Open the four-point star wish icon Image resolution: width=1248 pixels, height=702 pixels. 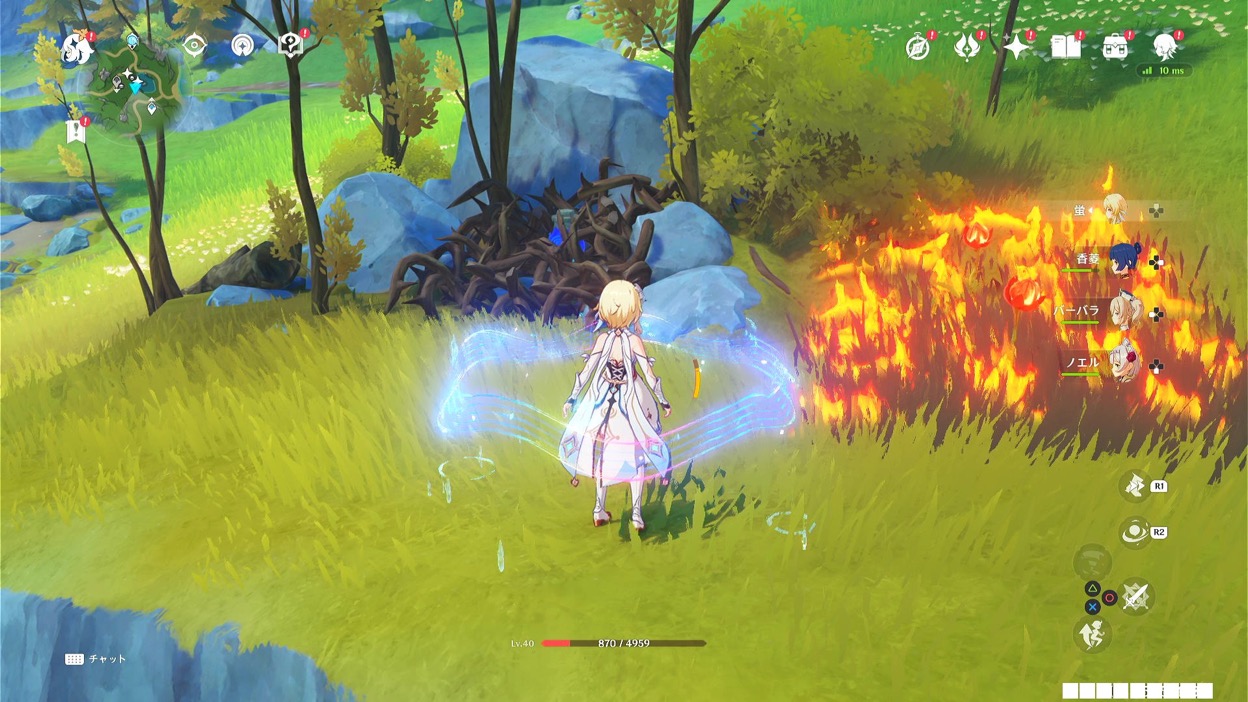pyautogui.click(x=1017, y=47)
